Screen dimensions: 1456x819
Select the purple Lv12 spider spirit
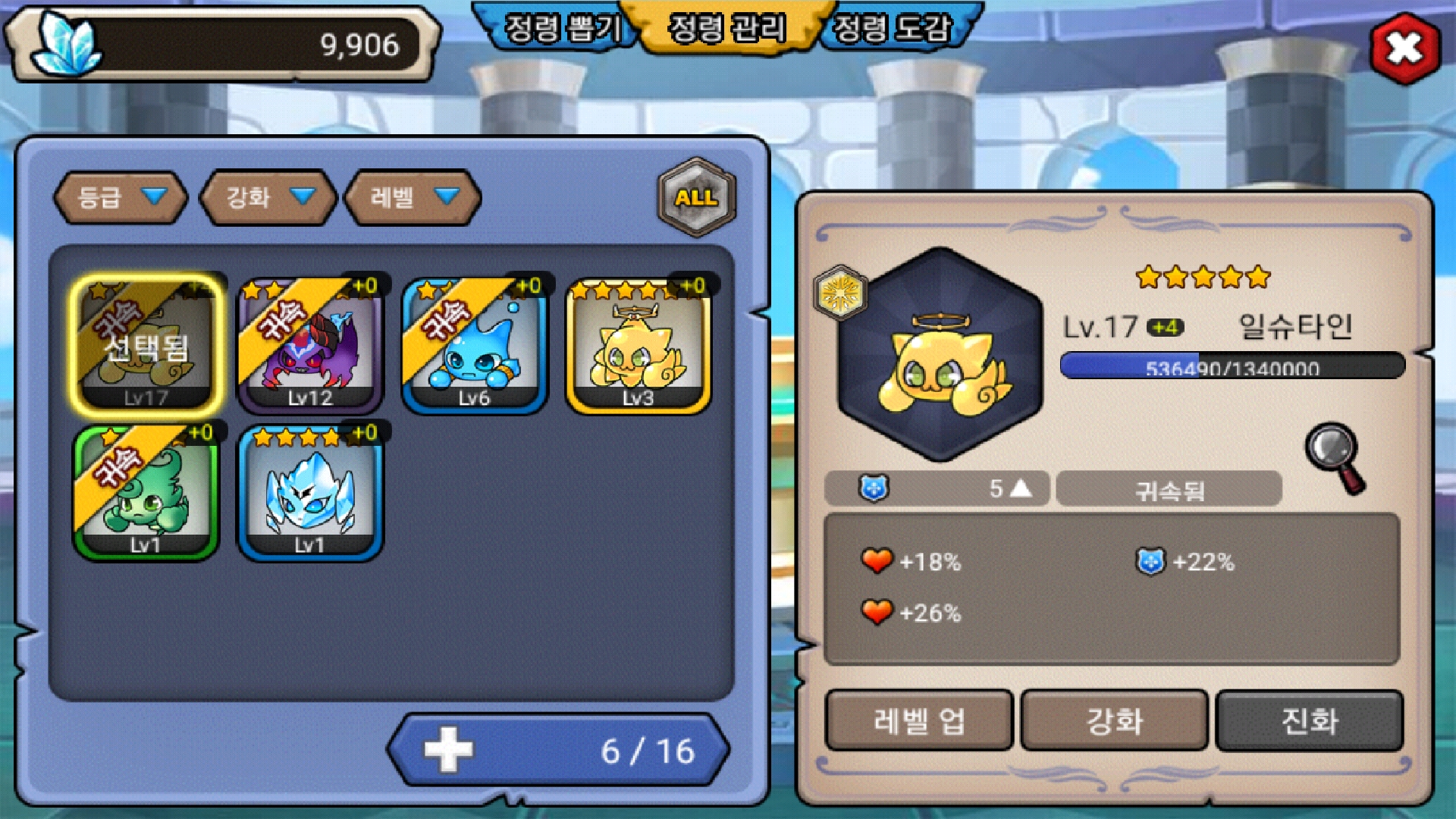pos(310,345)
